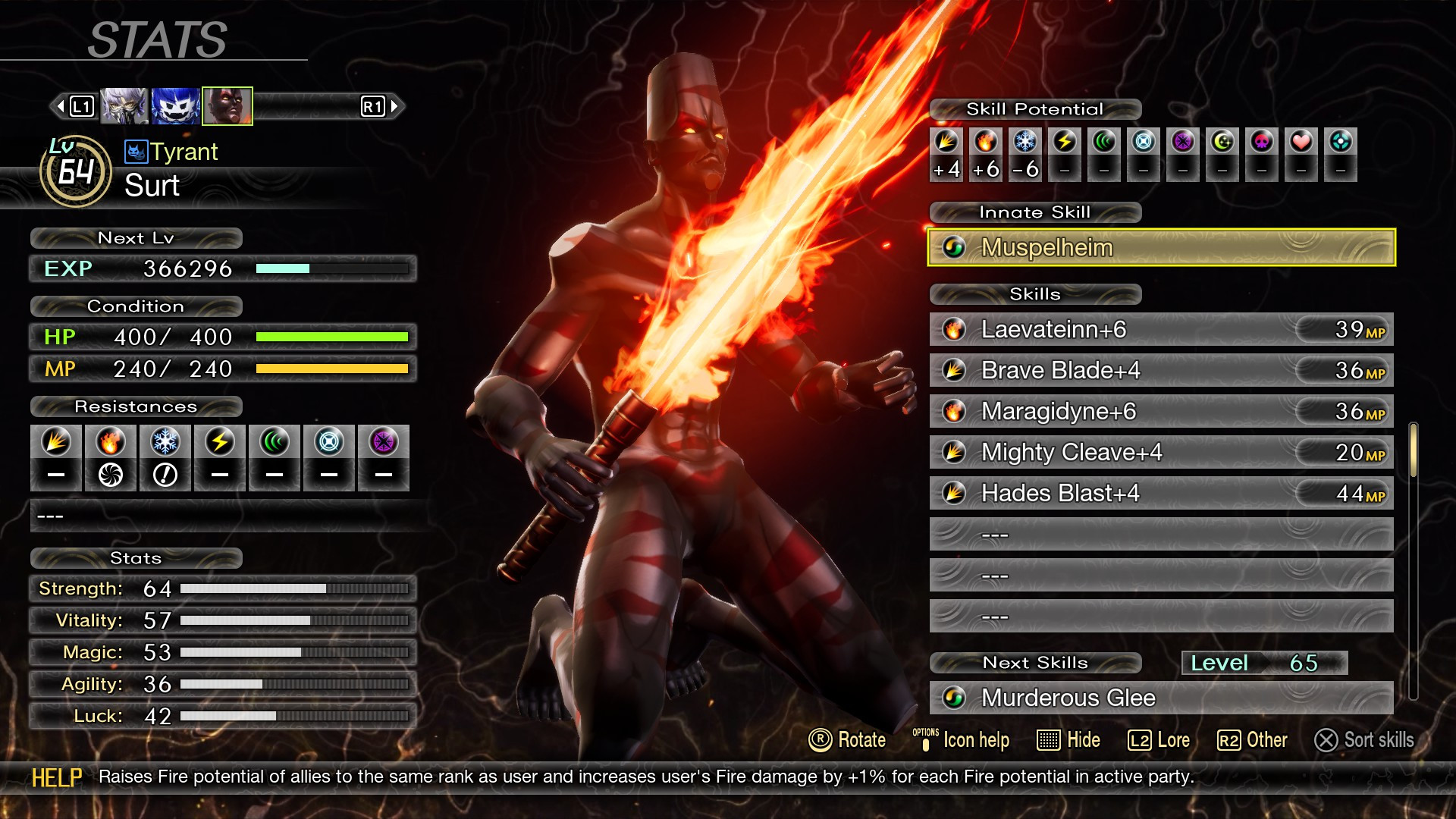Switch to the blue Jack Frost portrait
This screenshot has width=1456, height=819.
[x=175, y=106]
